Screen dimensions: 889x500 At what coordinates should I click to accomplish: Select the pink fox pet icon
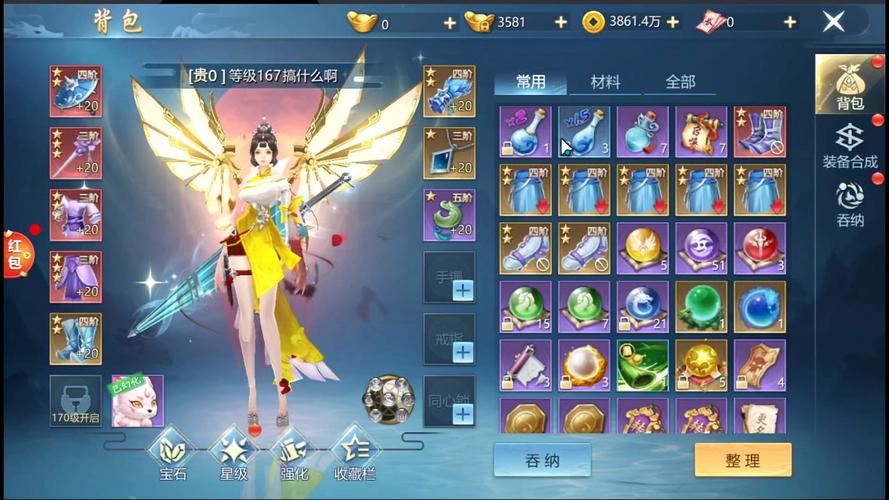pyautogui.click(x=137, y=400)
